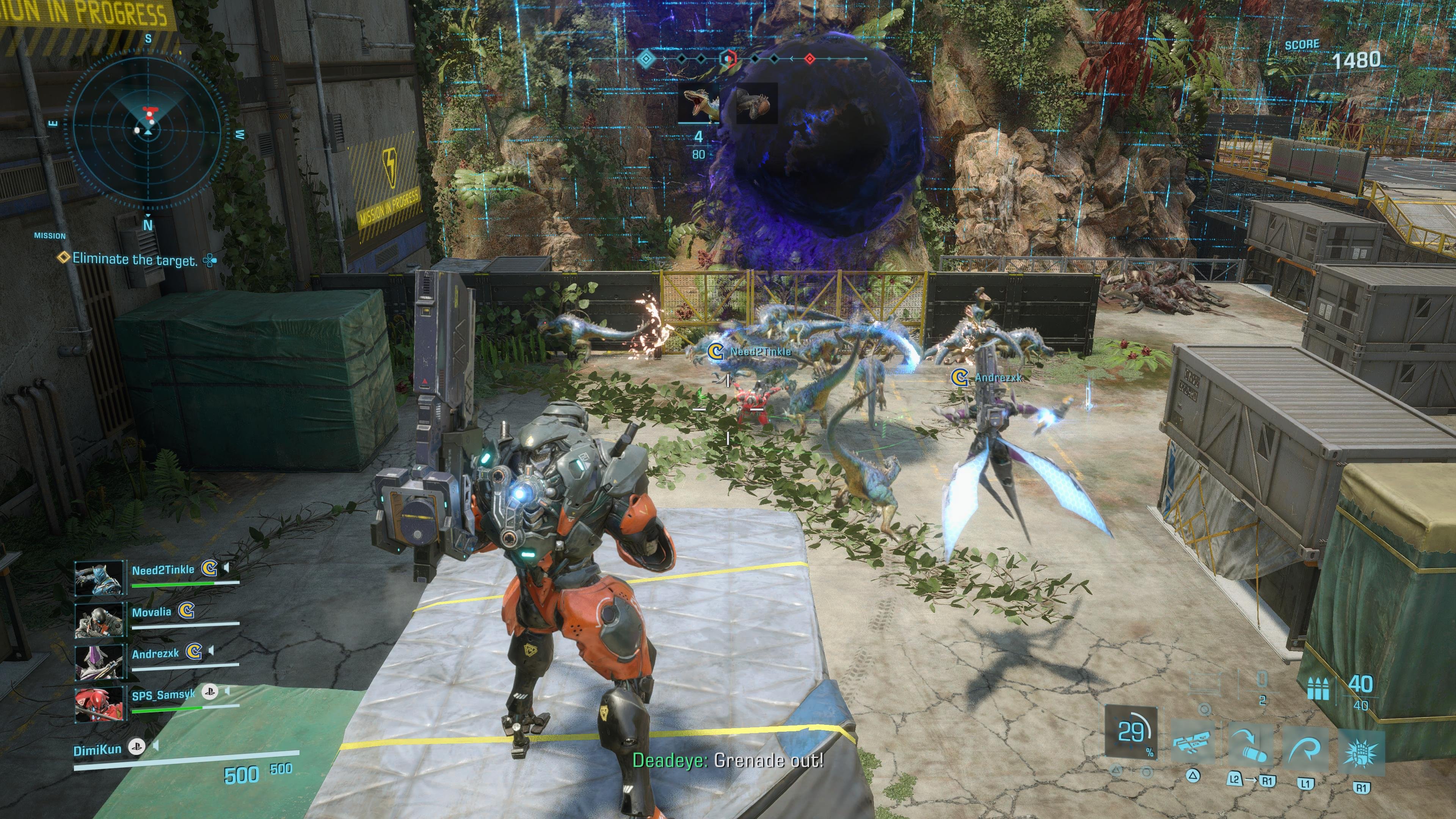Click the cyan diamond on the progress track
Viewport: 1456px width, 819px height.
645,58
